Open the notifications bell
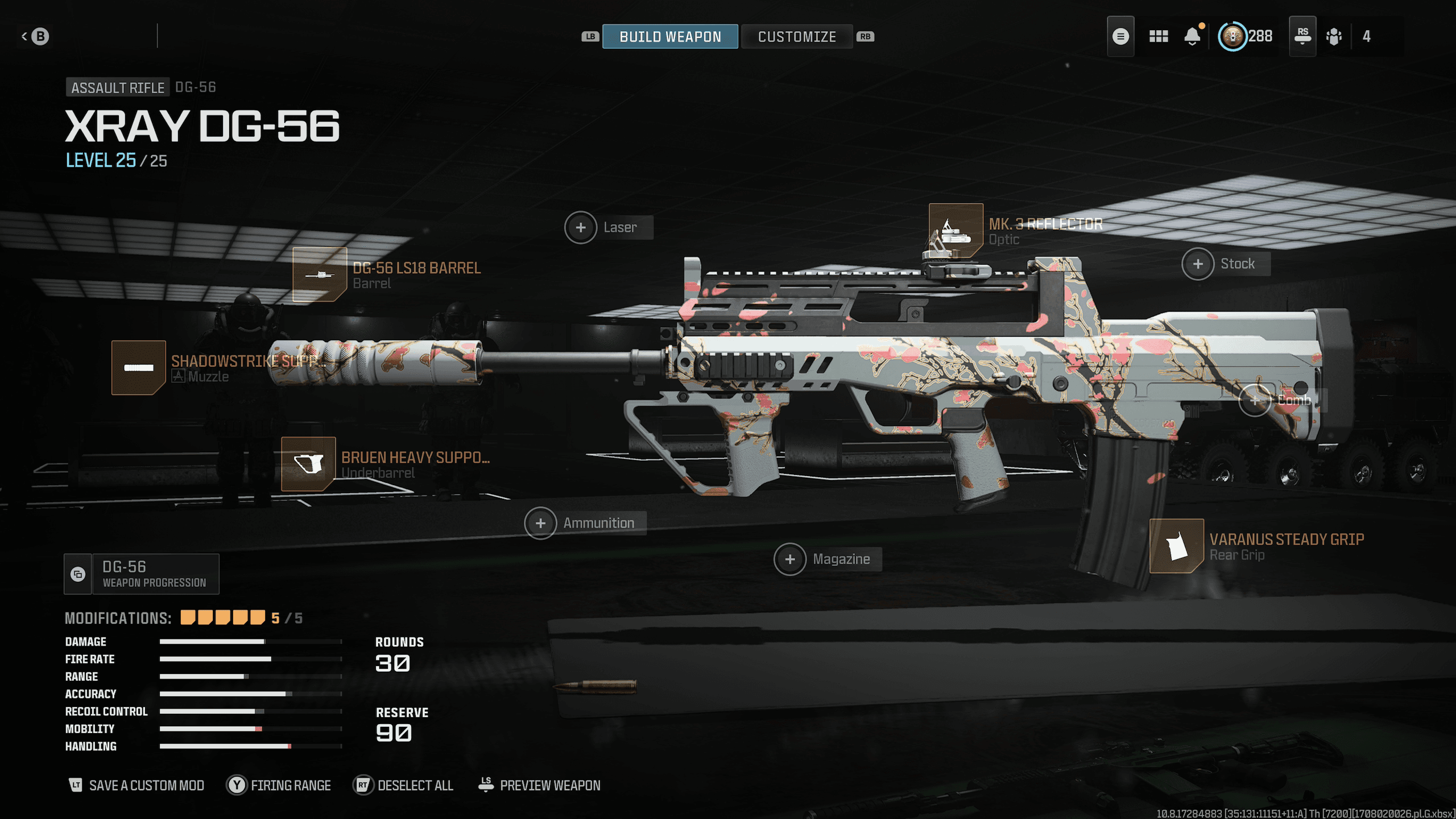Screen dimensions: 1456x819 [1193, 36]
